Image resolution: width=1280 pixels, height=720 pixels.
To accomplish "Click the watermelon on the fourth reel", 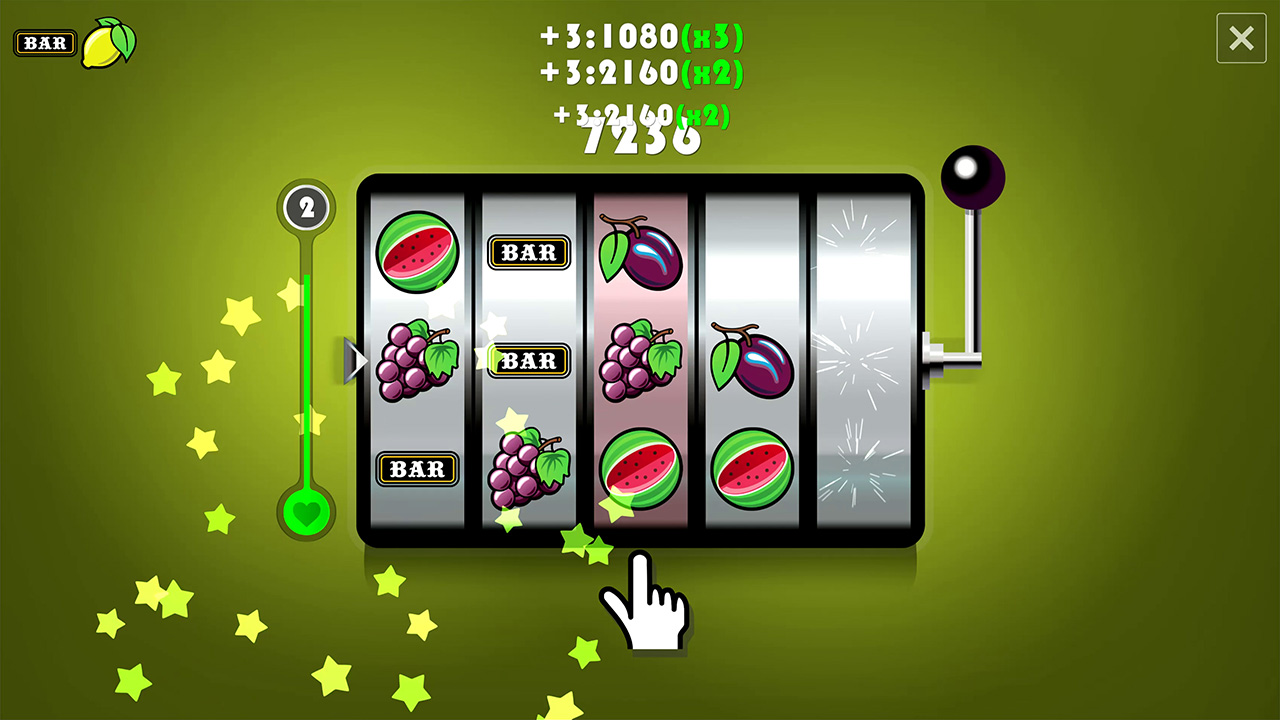I will 752,465.
